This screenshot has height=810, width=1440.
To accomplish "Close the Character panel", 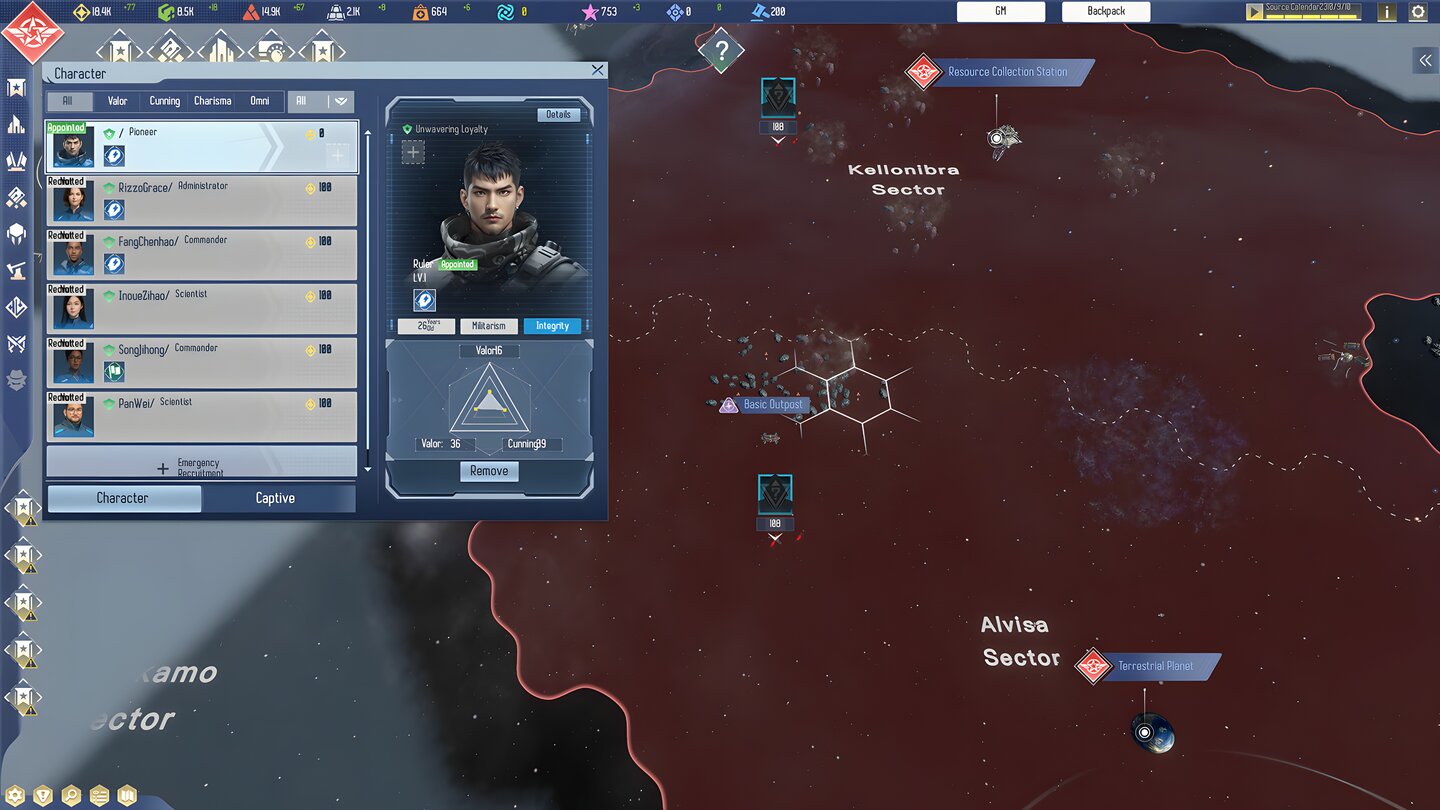I will click(597, 70).
